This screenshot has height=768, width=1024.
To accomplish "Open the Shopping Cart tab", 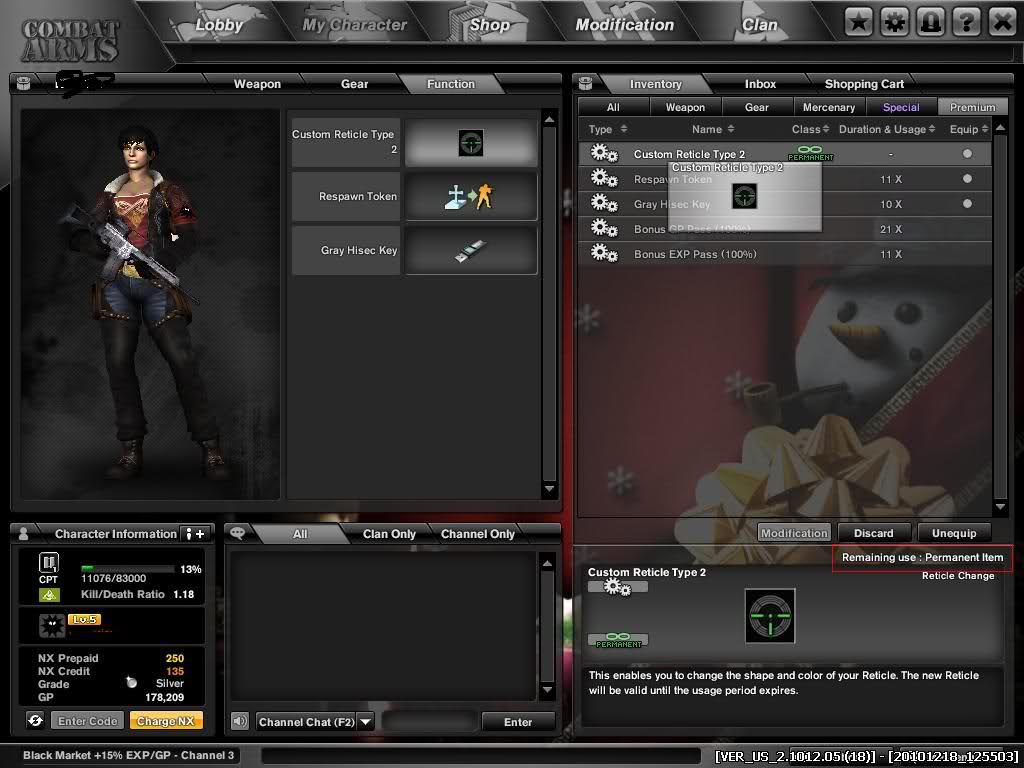I will [864, 84].
